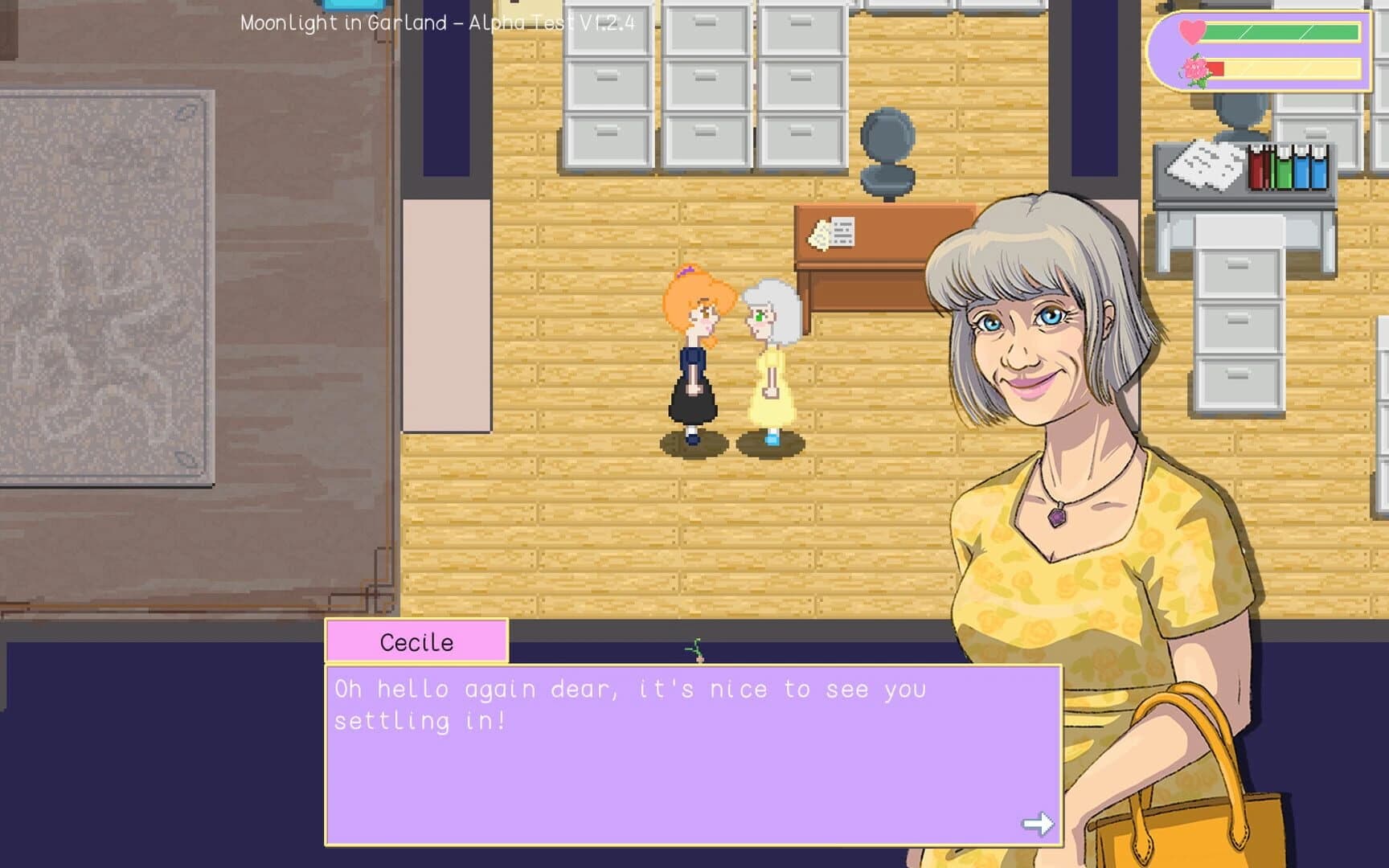Advance dialogue with the white arrow
1389x868 pixels.
(1037, 823)
